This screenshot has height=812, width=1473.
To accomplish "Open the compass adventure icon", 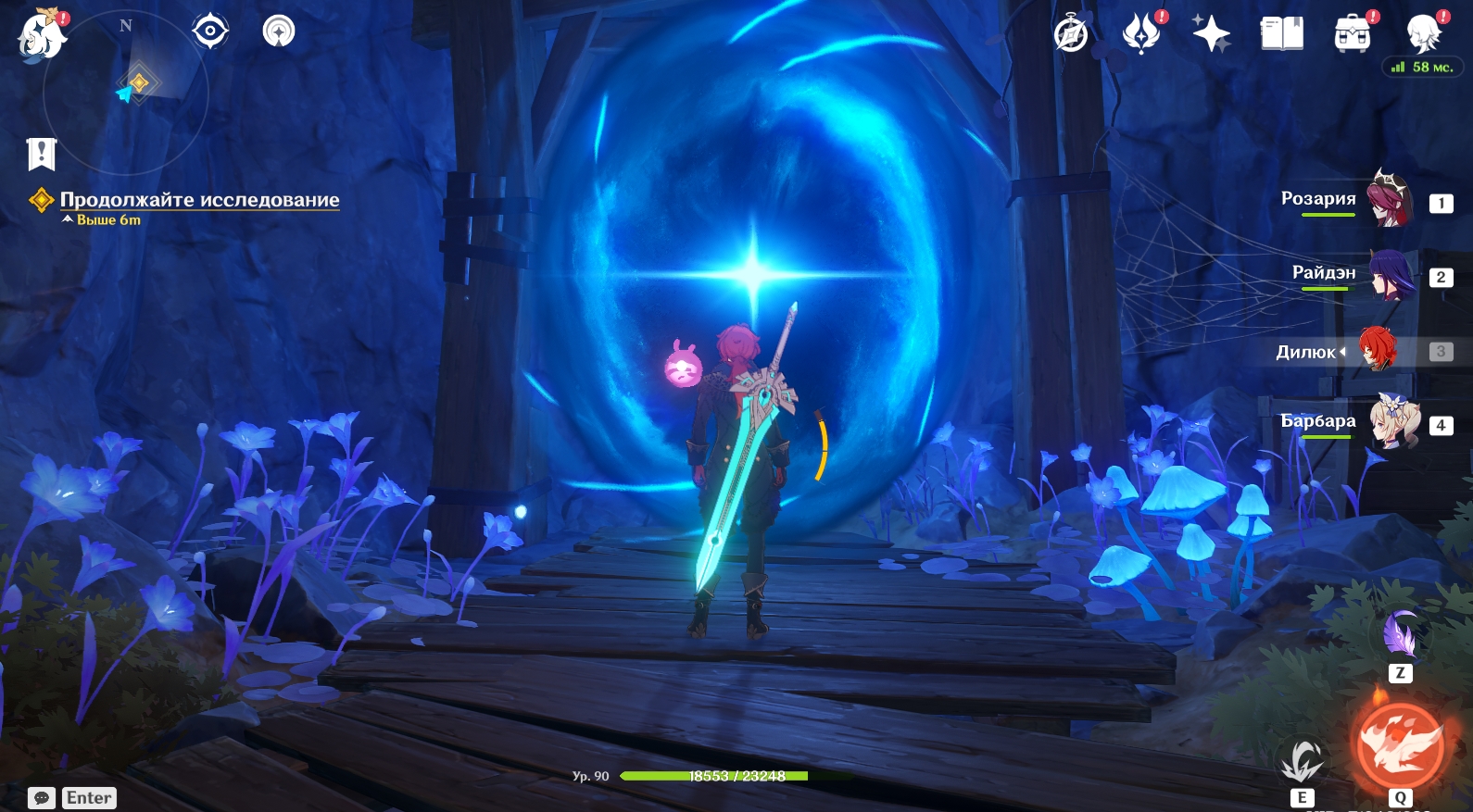I will click(1071, 34).
